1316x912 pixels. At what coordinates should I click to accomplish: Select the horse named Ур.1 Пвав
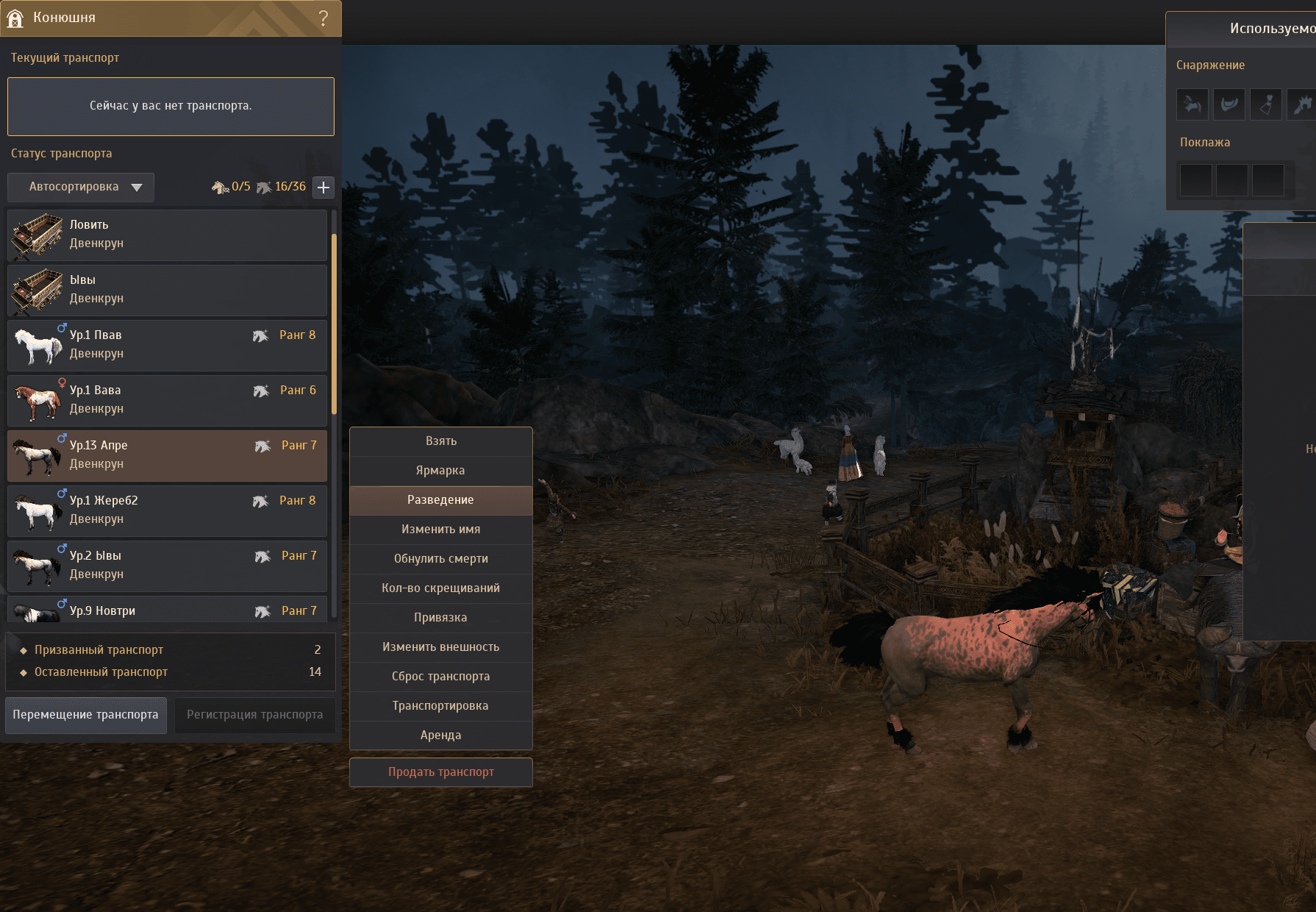tap(167, 345)
